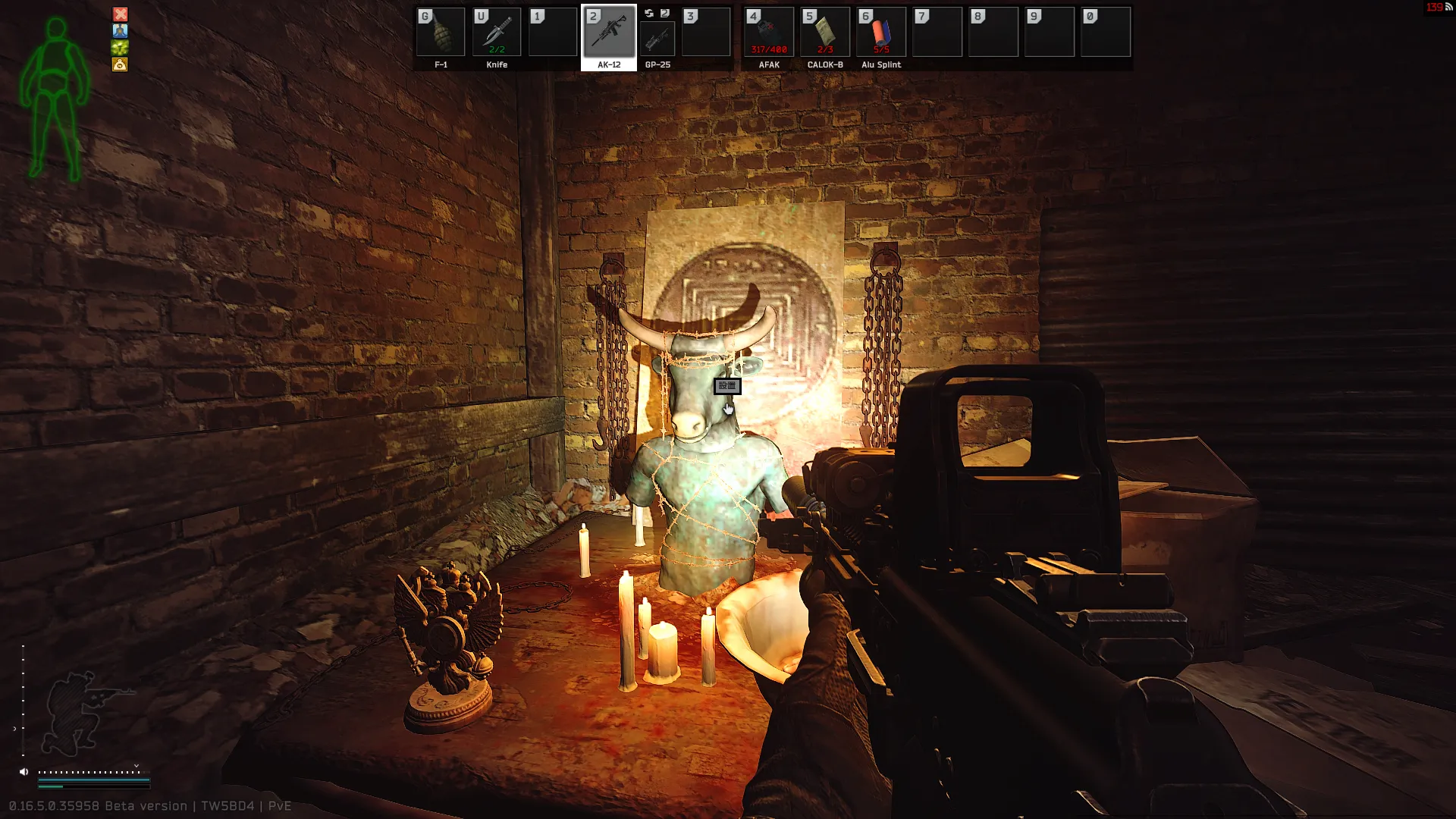Select the CALOK-B hemostatic slot
This screenshot has height=819, width=1456.
(825, 33)
